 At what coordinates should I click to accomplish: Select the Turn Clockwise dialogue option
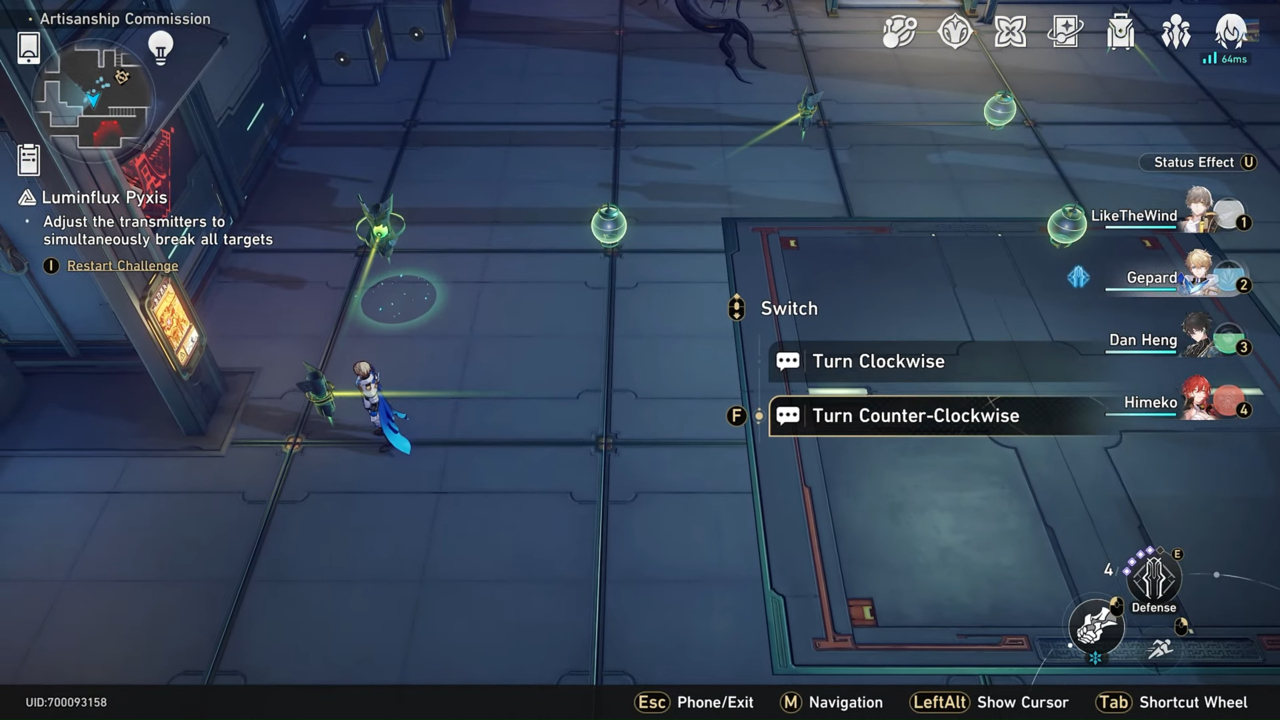point(879,361)
